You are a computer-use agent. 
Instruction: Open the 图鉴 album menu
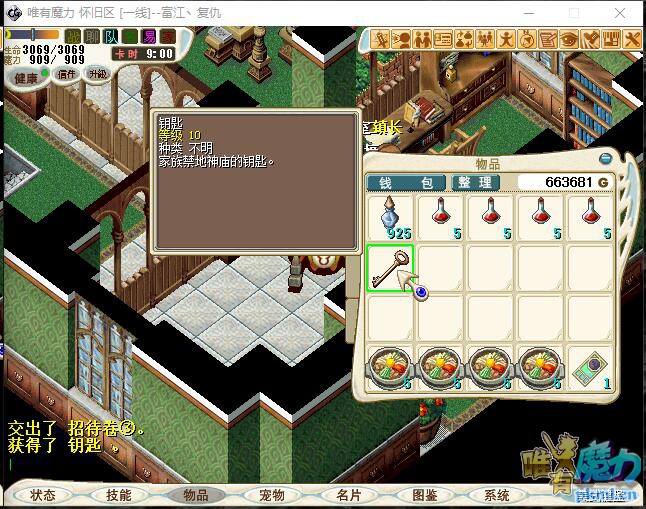click(x=423, y=495)
